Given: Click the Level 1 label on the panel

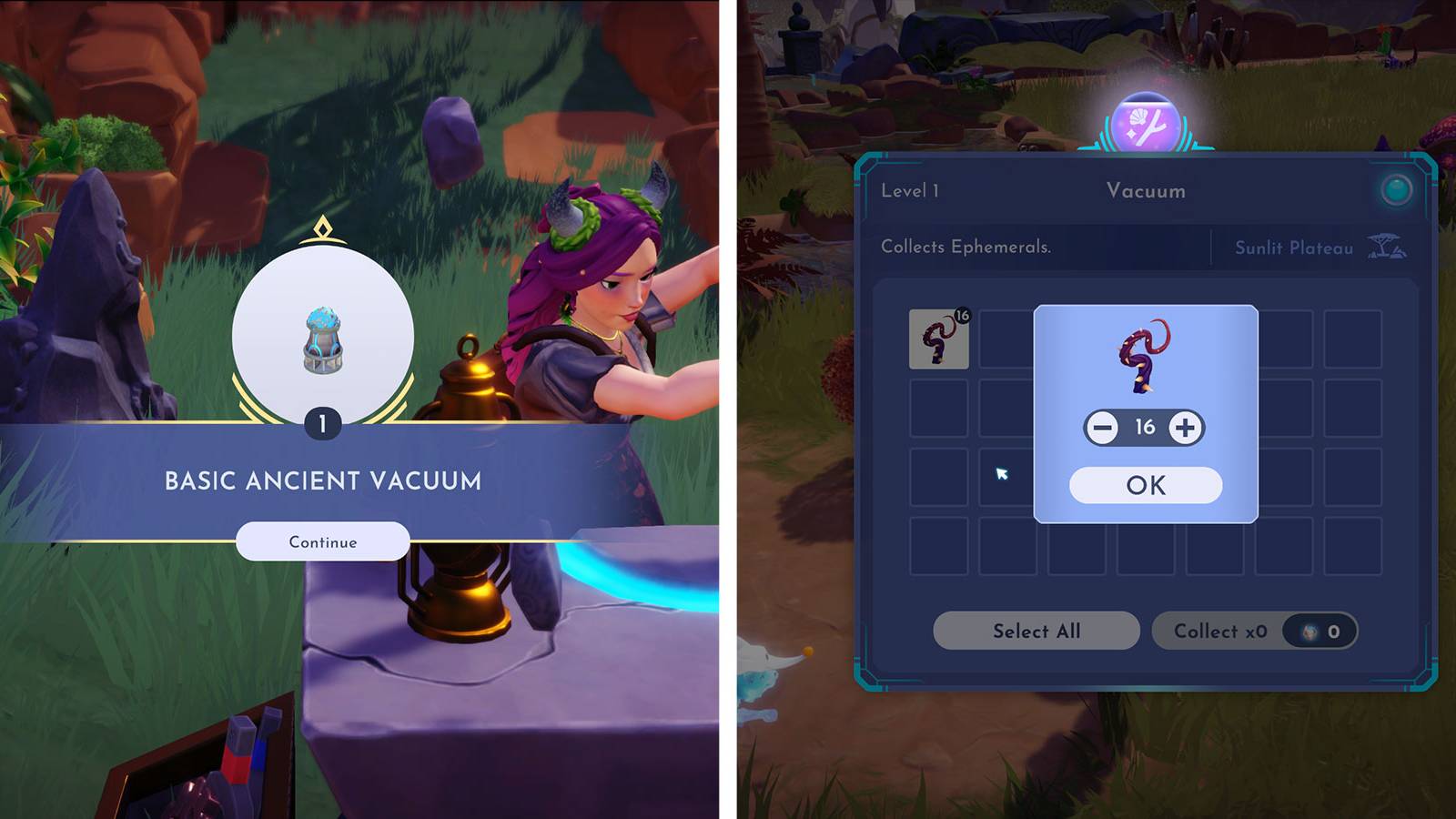Looking at the screenshot, I should [x=909, y=191].
